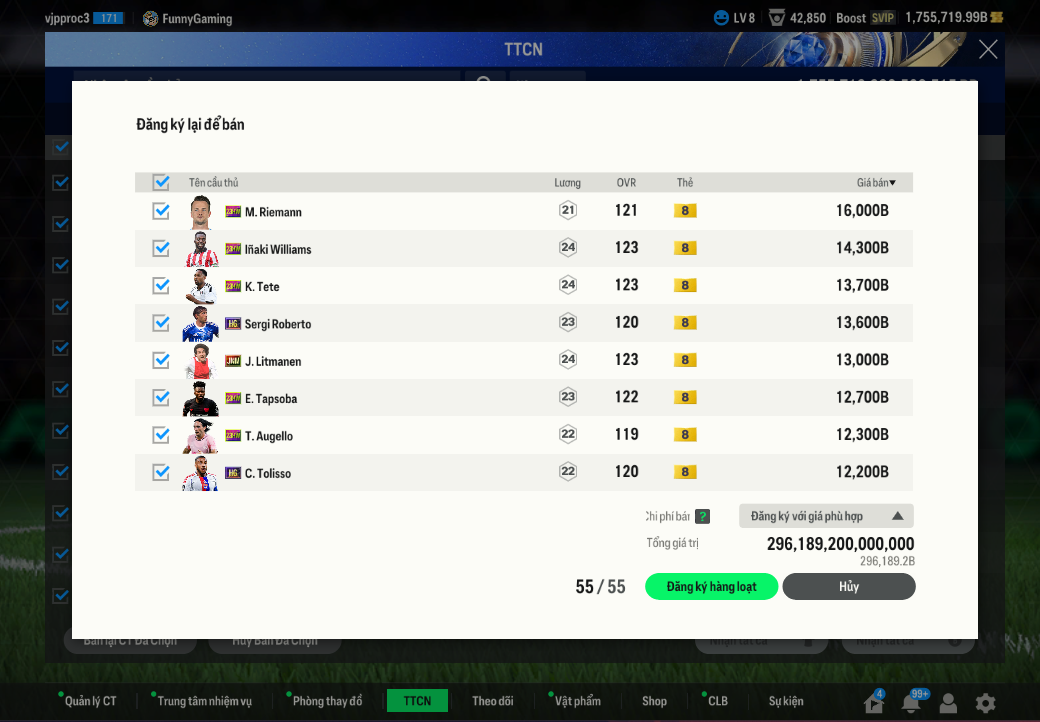This screenshot has width=1040, height=722.
Task: Toggle the C. Tolisso checkbox
Action: (161, 472)
